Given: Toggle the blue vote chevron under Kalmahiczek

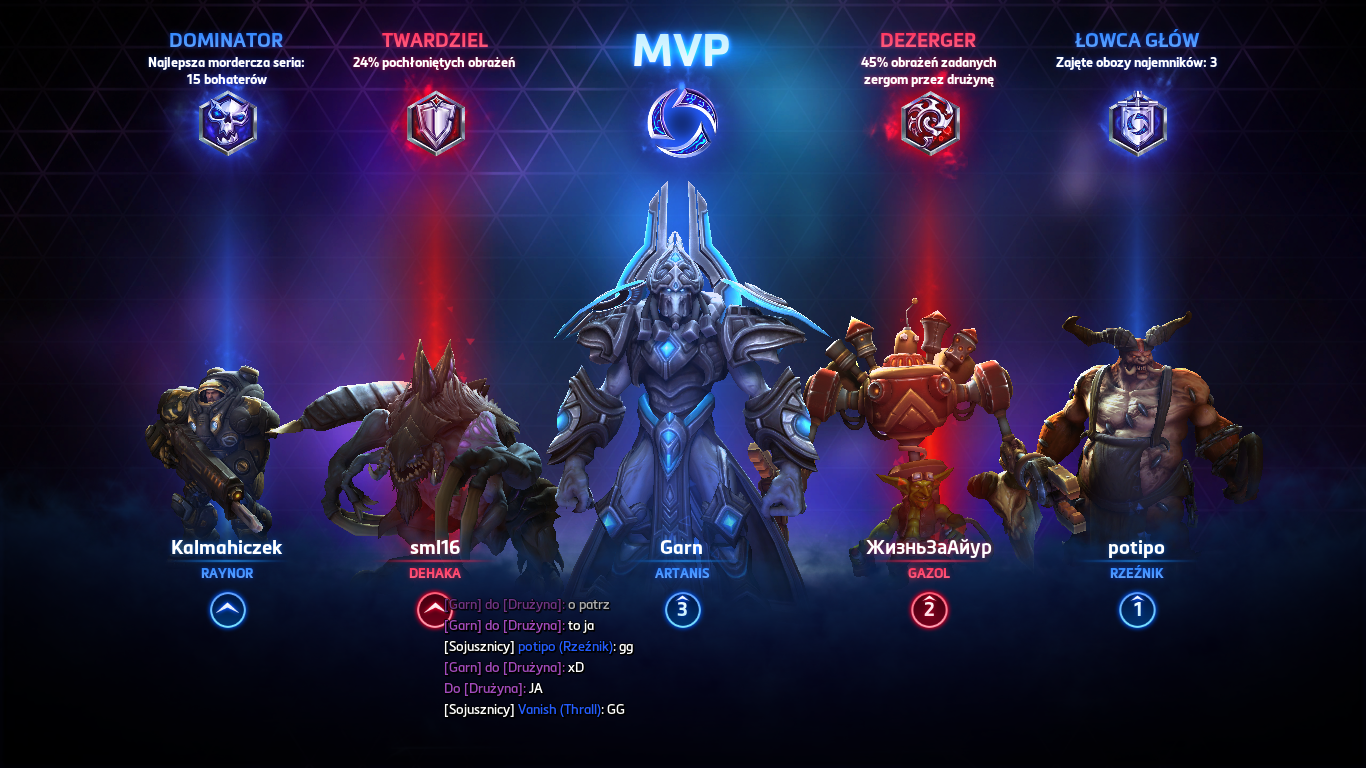Looking at the screenshot, I should pos(227,611).
